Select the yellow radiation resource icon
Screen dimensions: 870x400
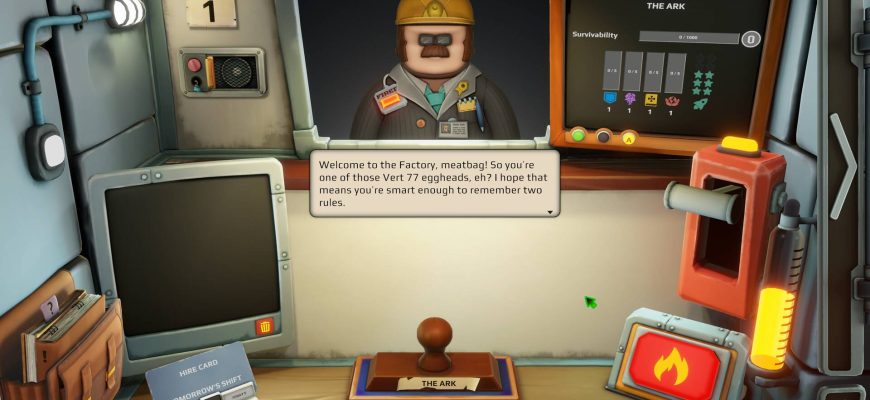tap(651, 99)
